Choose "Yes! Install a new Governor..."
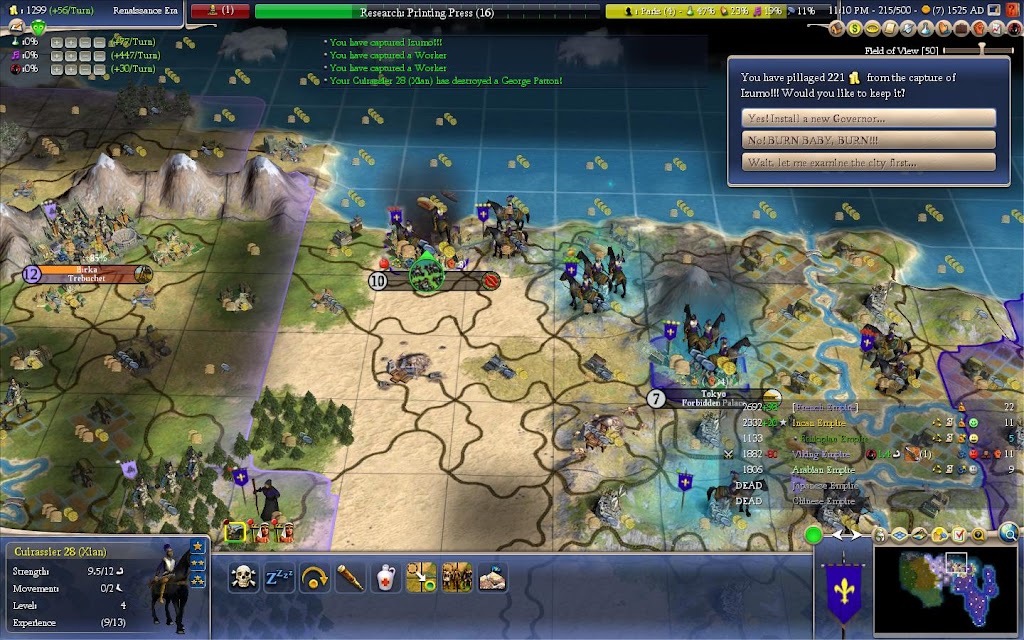1024x640 pixels. [868, 118]
